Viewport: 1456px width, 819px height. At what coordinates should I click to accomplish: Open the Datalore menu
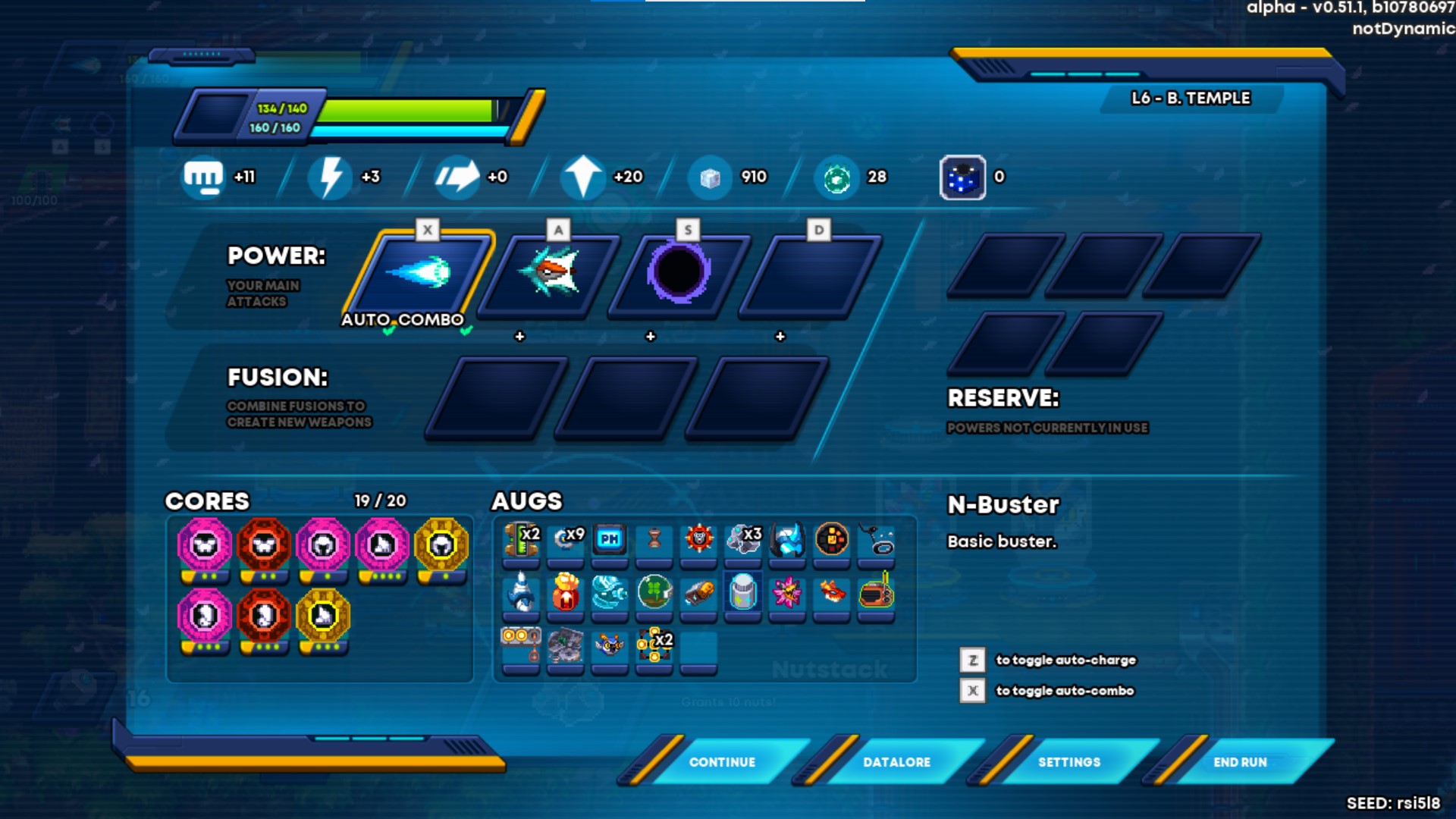pos(896,762)
